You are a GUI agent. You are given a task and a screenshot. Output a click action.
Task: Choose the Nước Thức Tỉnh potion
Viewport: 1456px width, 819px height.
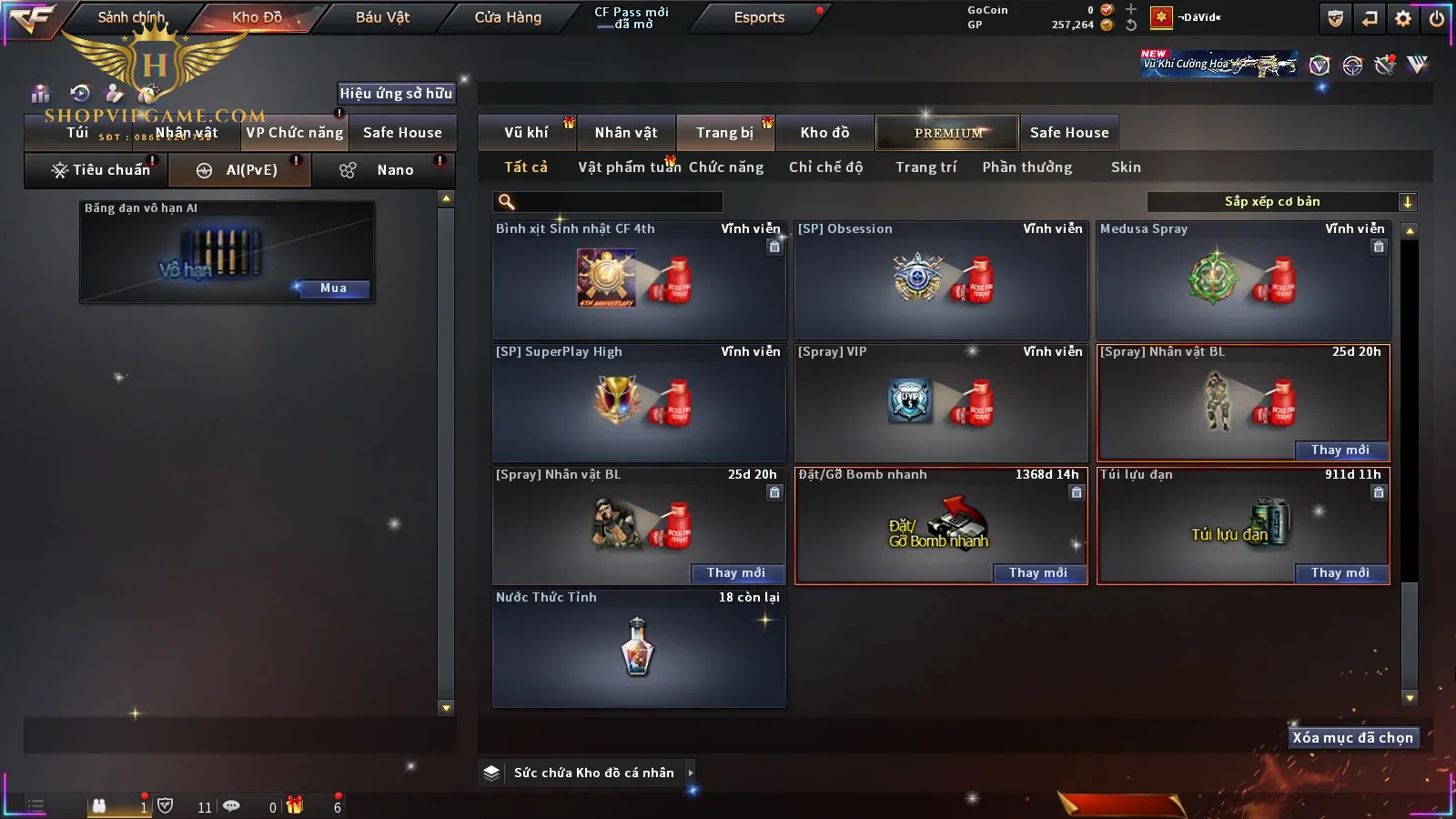(639, 648)
